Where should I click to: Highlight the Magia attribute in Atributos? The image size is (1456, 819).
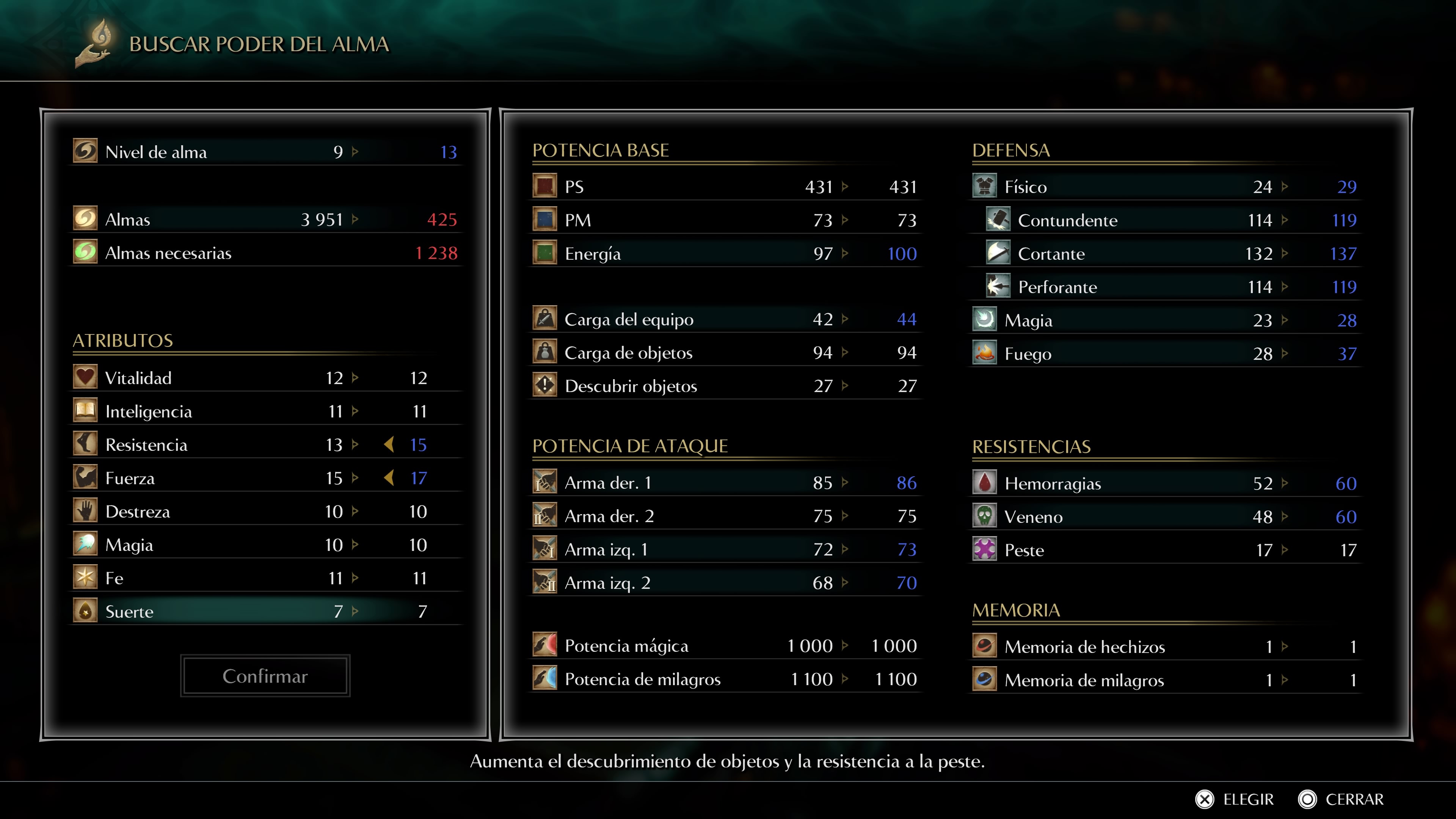click(x=266, y=545)
